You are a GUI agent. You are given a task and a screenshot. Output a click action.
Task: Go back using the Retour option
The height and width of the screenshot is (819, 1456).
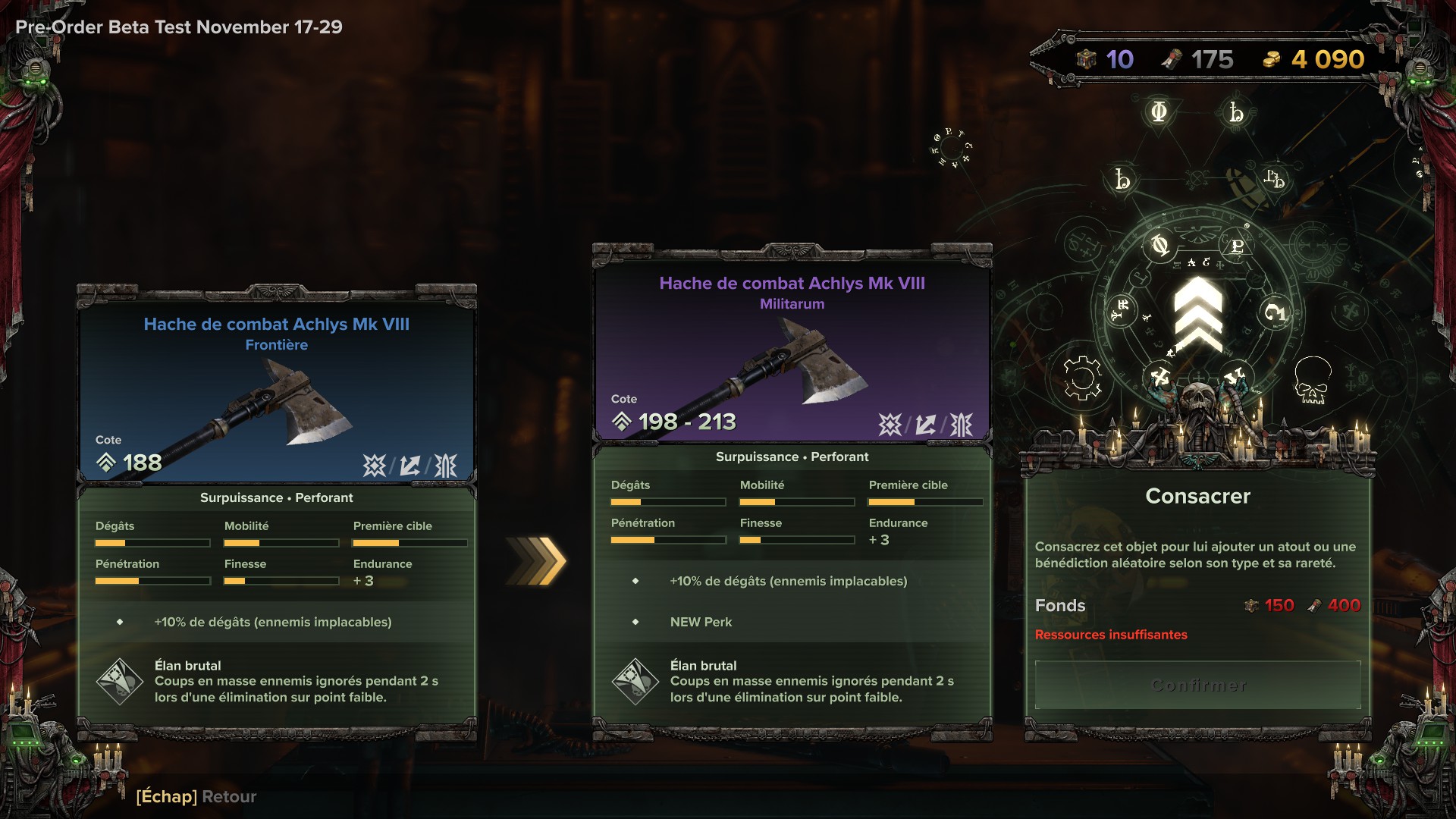click(196, 796)
